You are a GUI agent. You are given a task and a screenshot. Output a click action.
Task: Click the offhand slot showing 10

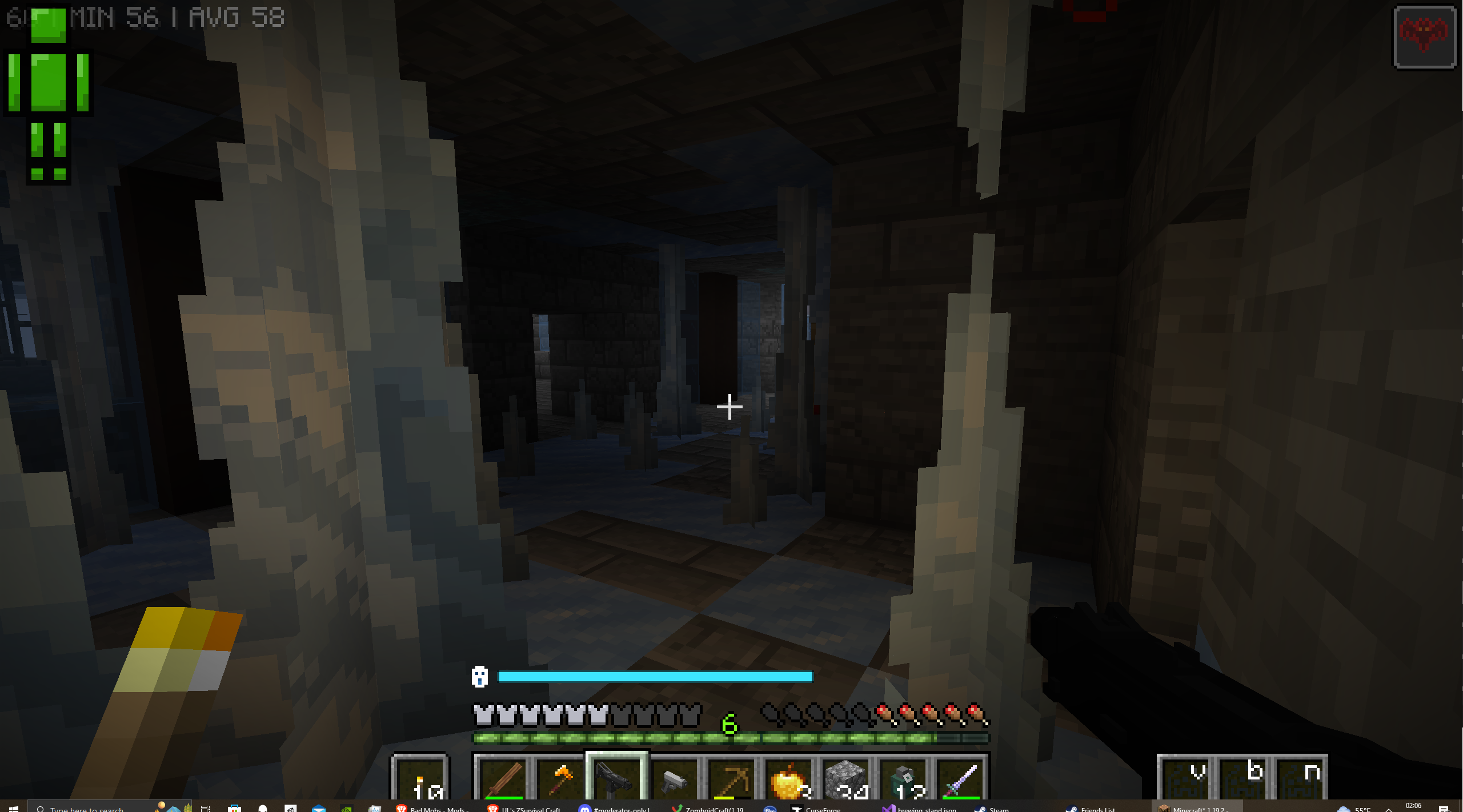point(419,782)
